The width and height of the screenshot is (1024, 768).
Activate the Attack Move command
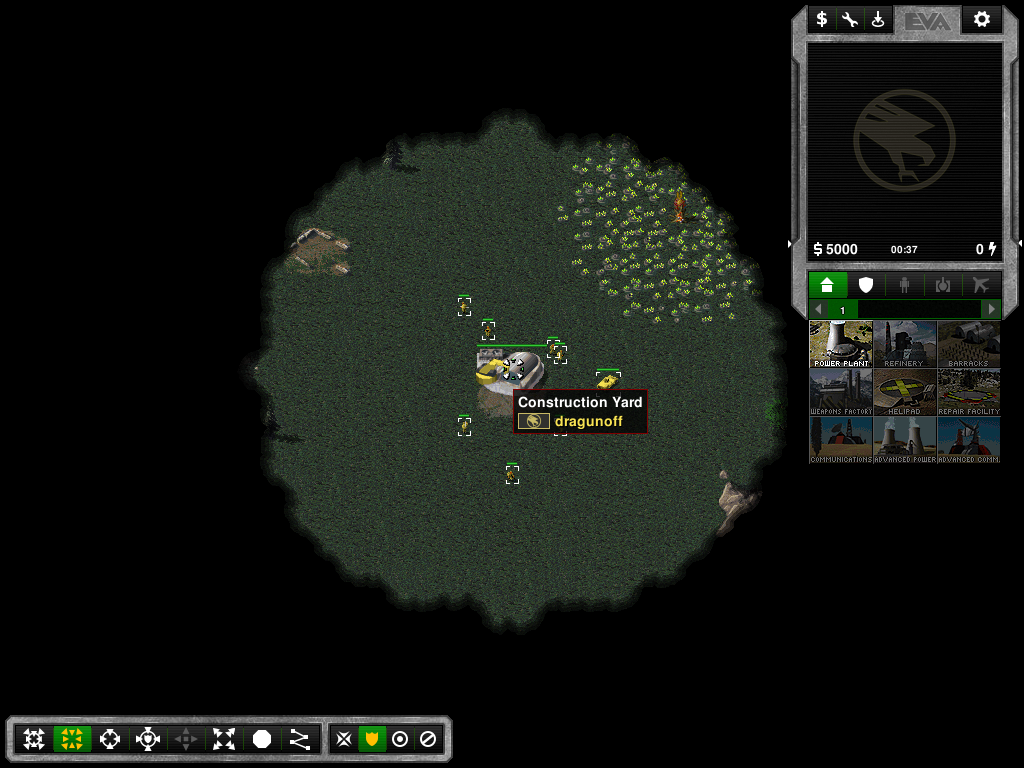(x=34, y=739)
